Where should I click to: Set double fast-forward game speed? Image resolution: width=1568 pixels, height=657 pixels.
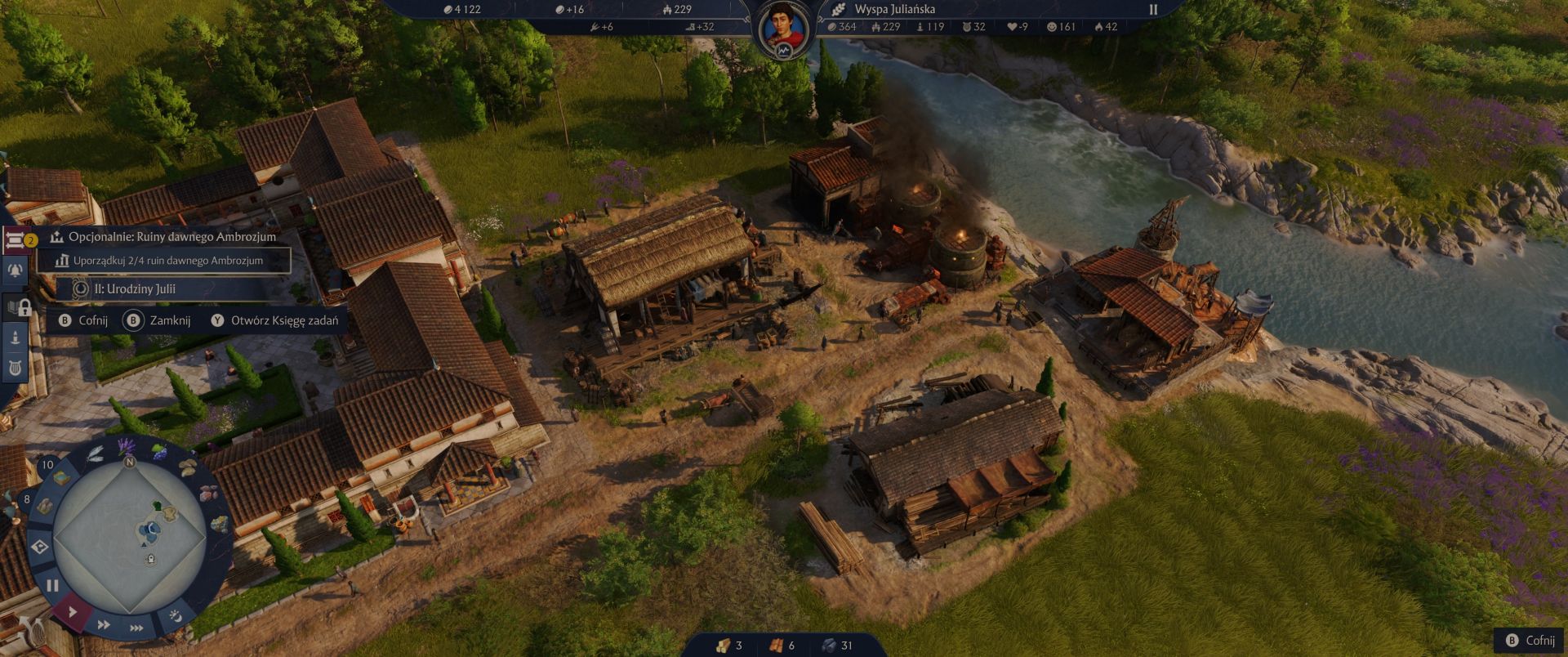pos(103,625)
